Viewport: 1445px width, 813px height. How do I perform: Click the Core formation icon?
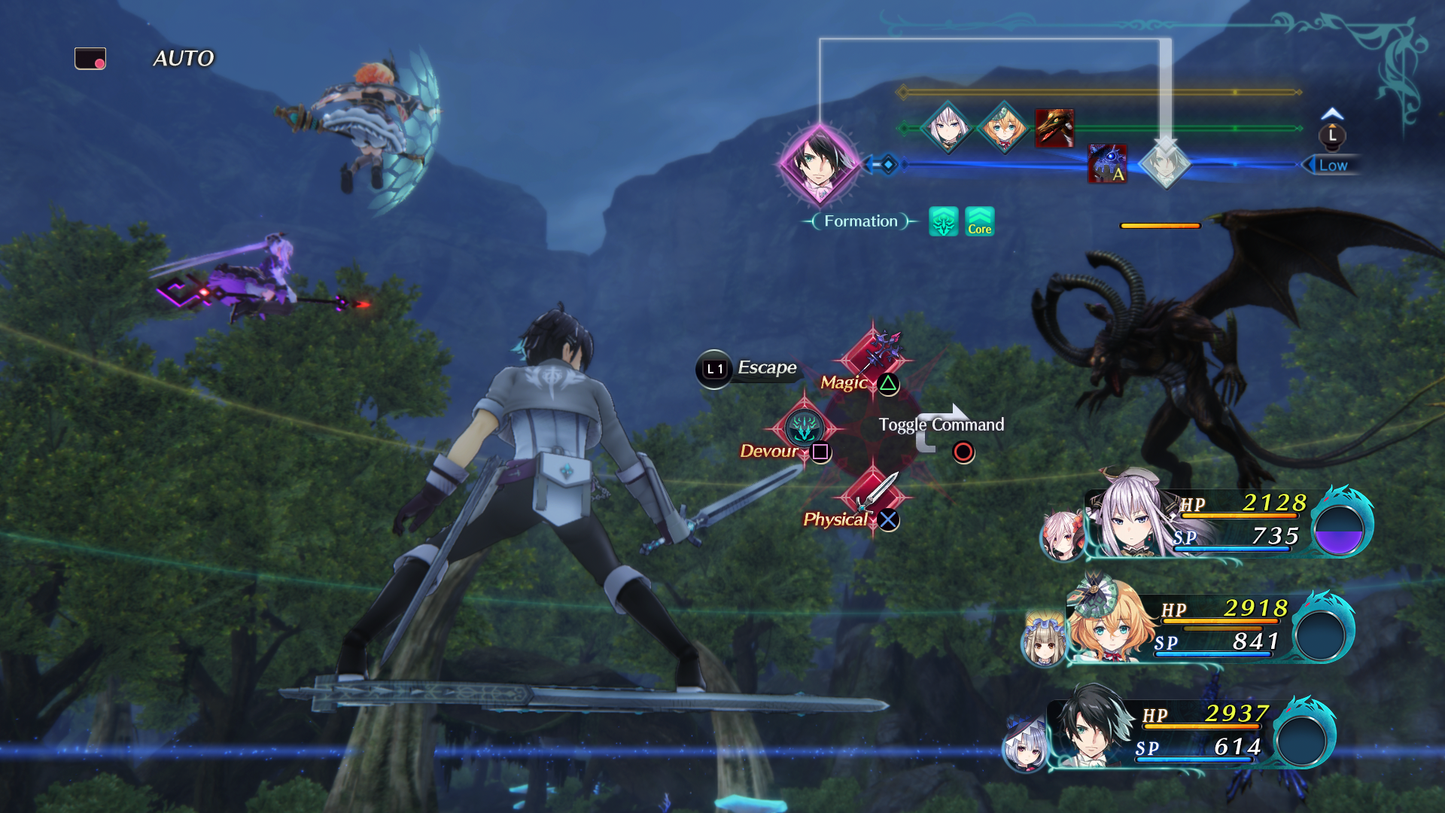pos(979,222)
